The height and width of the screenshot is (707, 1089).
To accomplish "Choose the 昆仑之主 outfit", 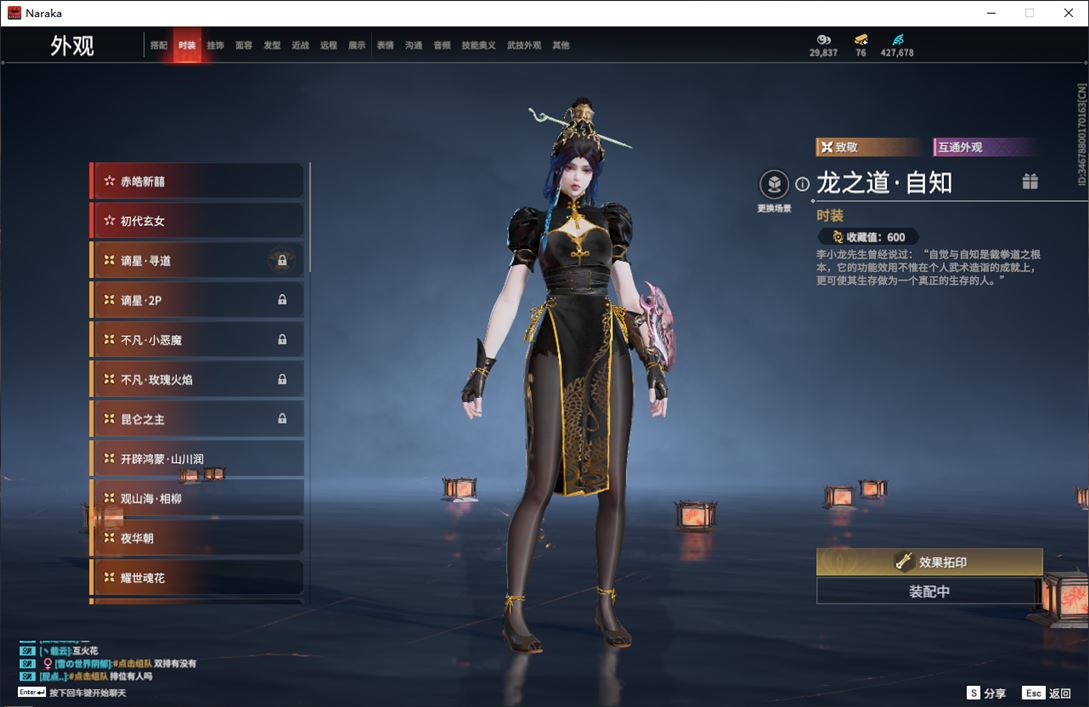I will (197, 419).
